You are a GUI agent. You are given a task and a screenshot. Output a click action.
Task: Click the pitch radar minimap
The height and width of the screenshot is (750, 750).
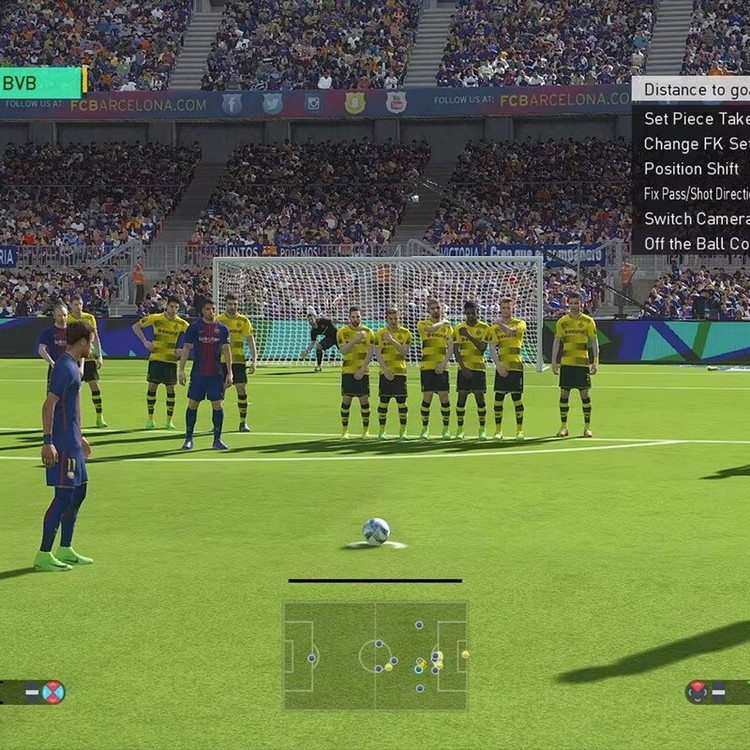375,656
